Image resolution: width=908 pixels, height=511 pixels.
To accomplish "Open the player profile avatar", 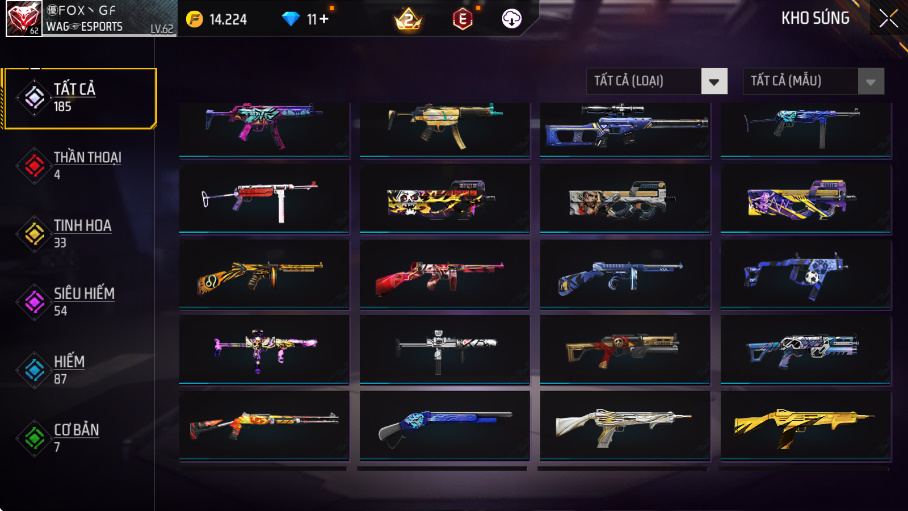I will point(25,18).
